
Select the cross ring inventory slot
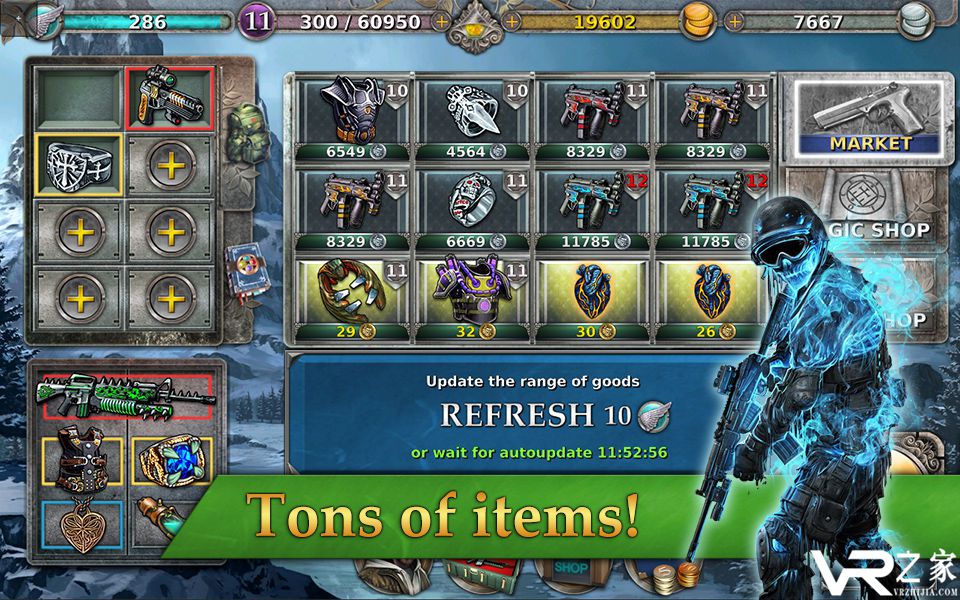(80, 163)
